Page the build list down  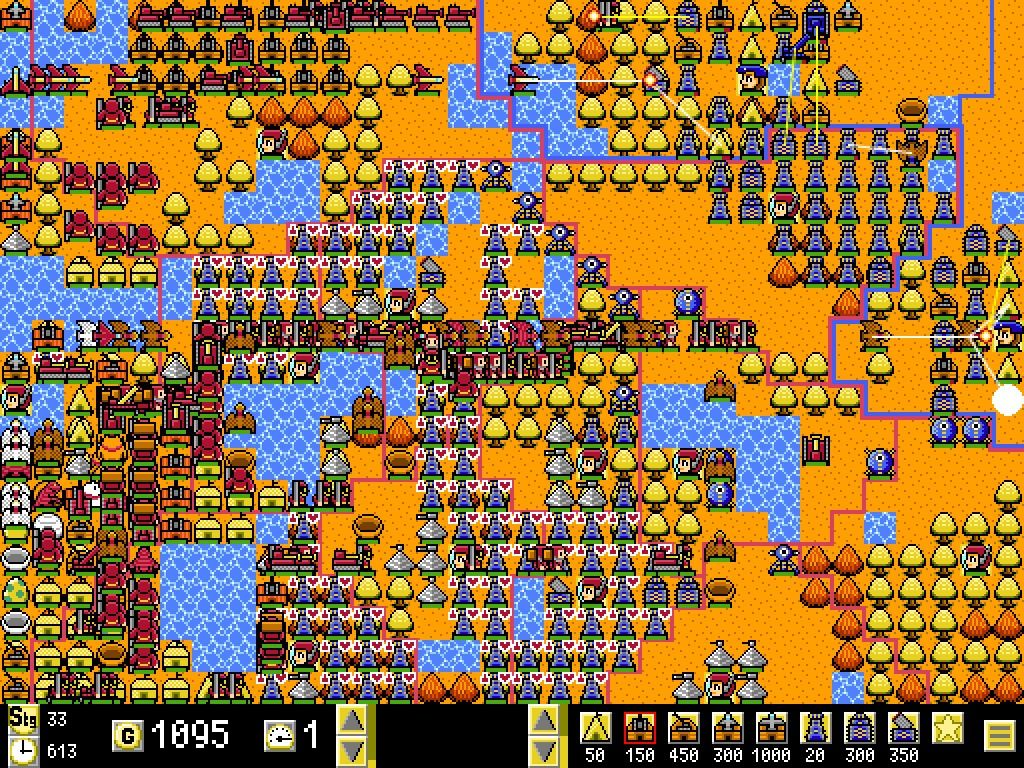pos(544,750)
